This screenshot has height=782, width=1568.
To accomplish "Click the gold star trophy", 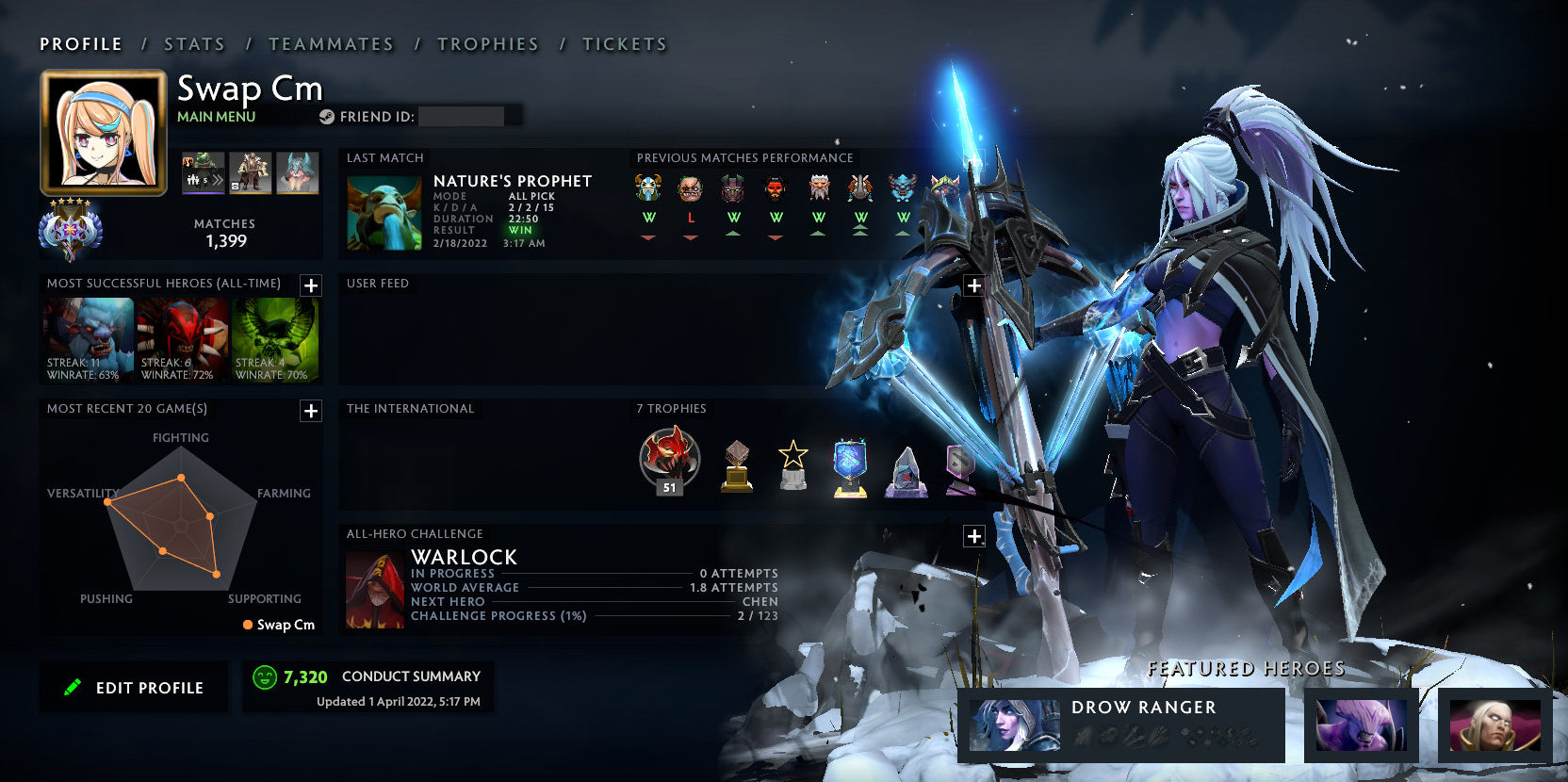I will tap(792, 464).
